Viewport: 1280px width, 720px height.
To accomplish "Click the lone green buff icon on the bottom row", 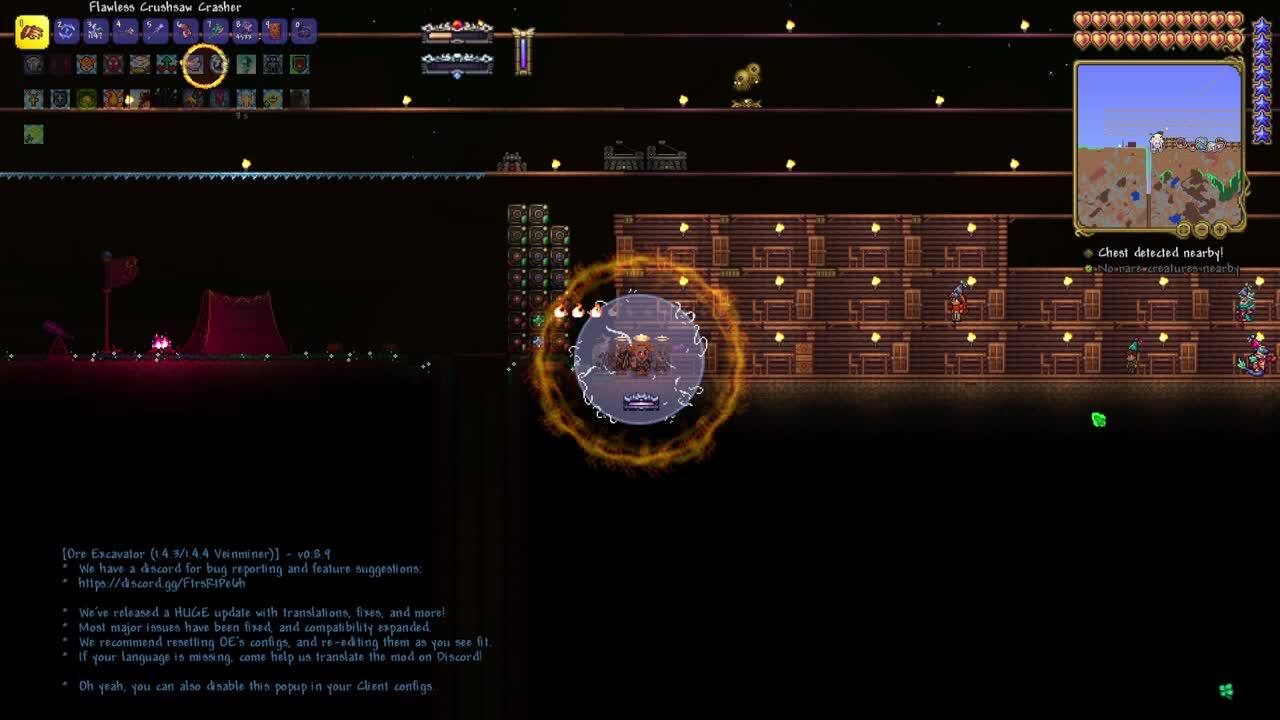I will [x=33, y=134].
